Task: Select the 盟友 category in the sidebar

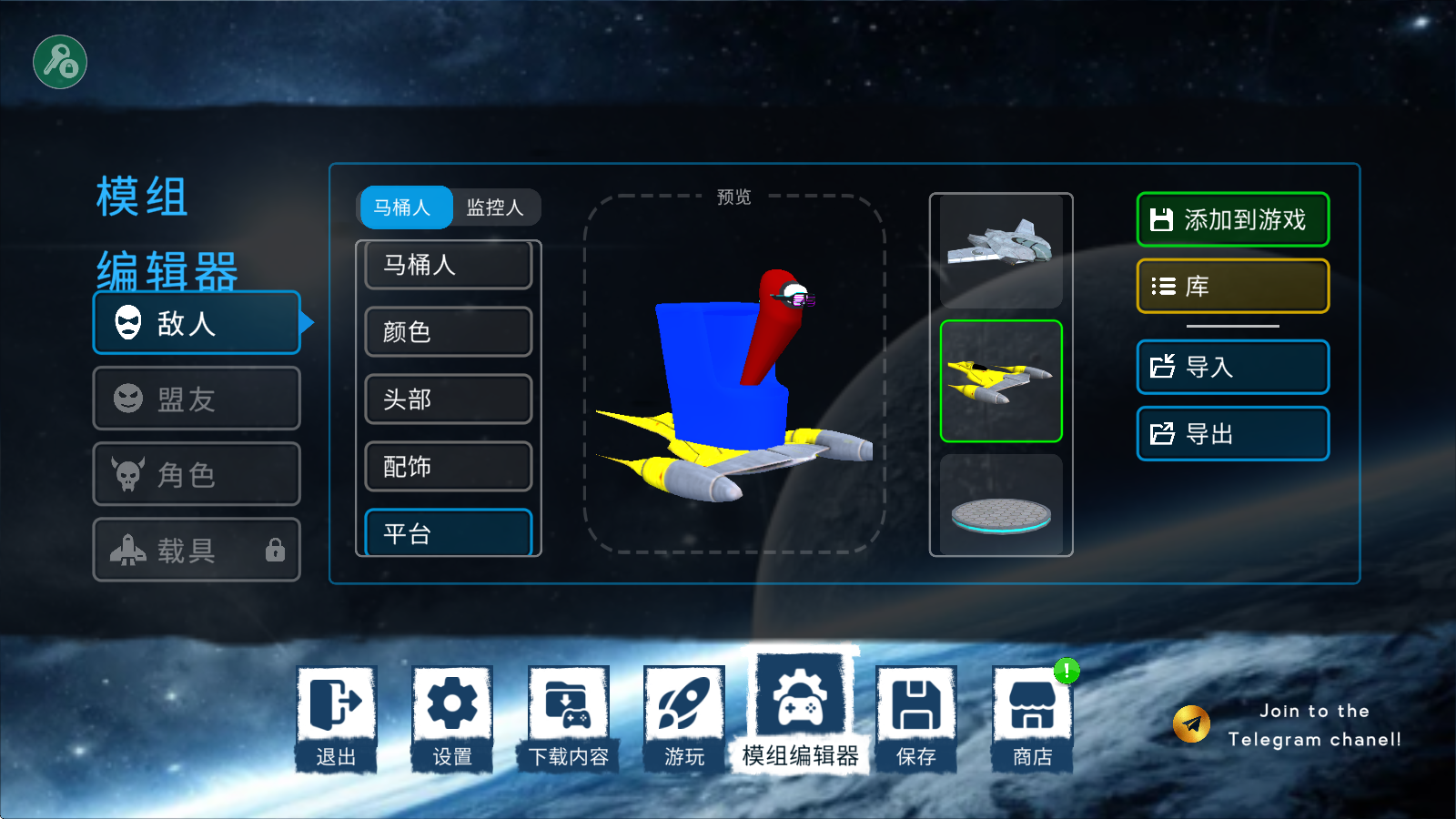Action: [x=196, y=398]
